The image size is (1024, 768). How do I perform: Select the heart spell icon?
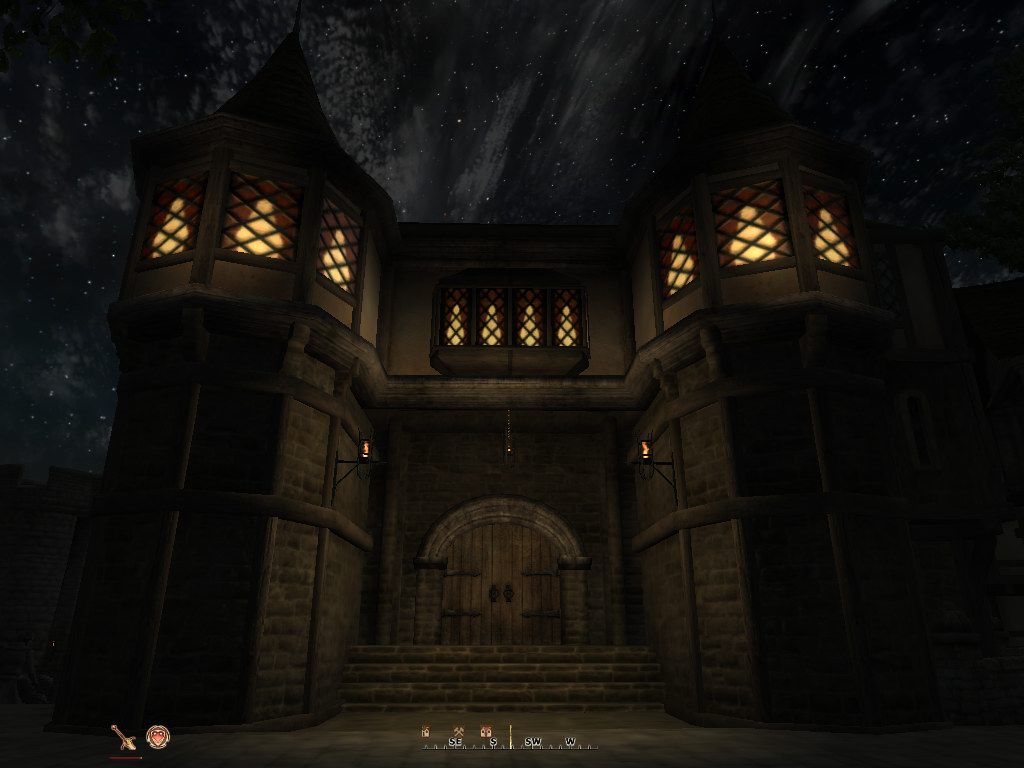click(158, 737)
